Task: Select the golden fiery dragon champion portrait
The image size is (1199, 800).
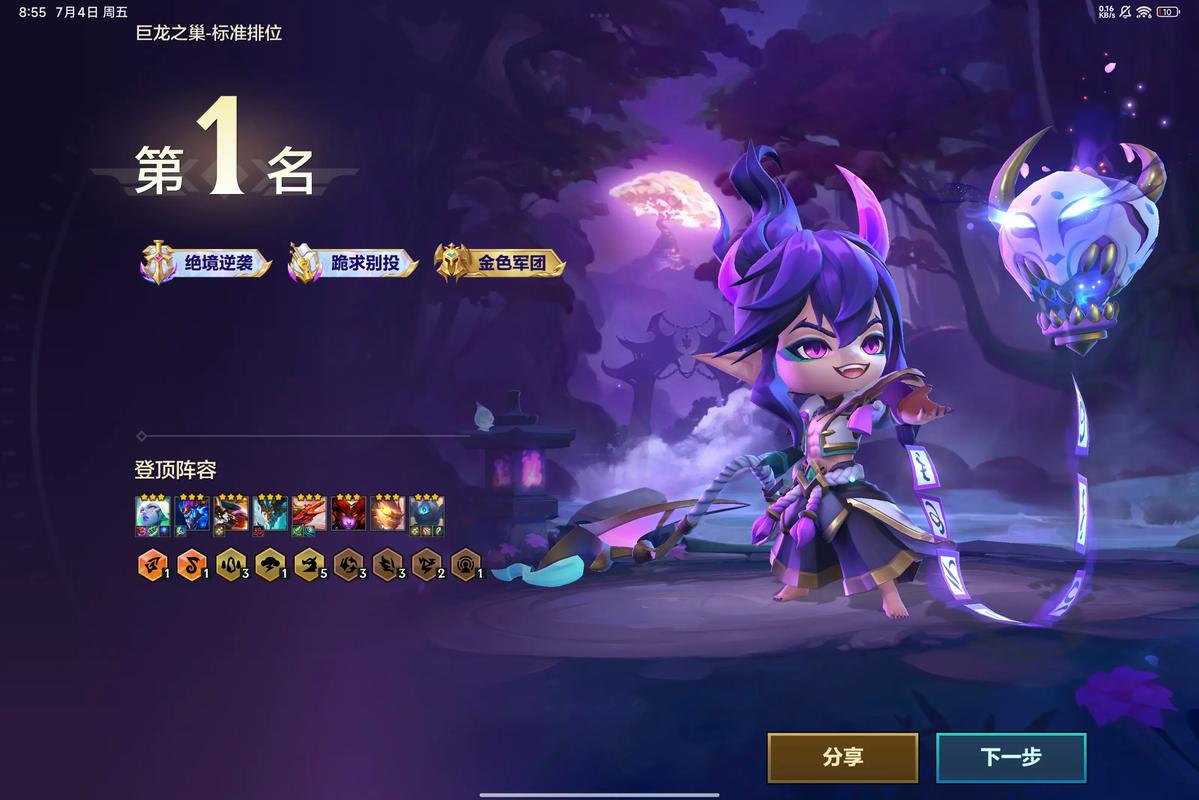Action: click(x=388, y=514)
